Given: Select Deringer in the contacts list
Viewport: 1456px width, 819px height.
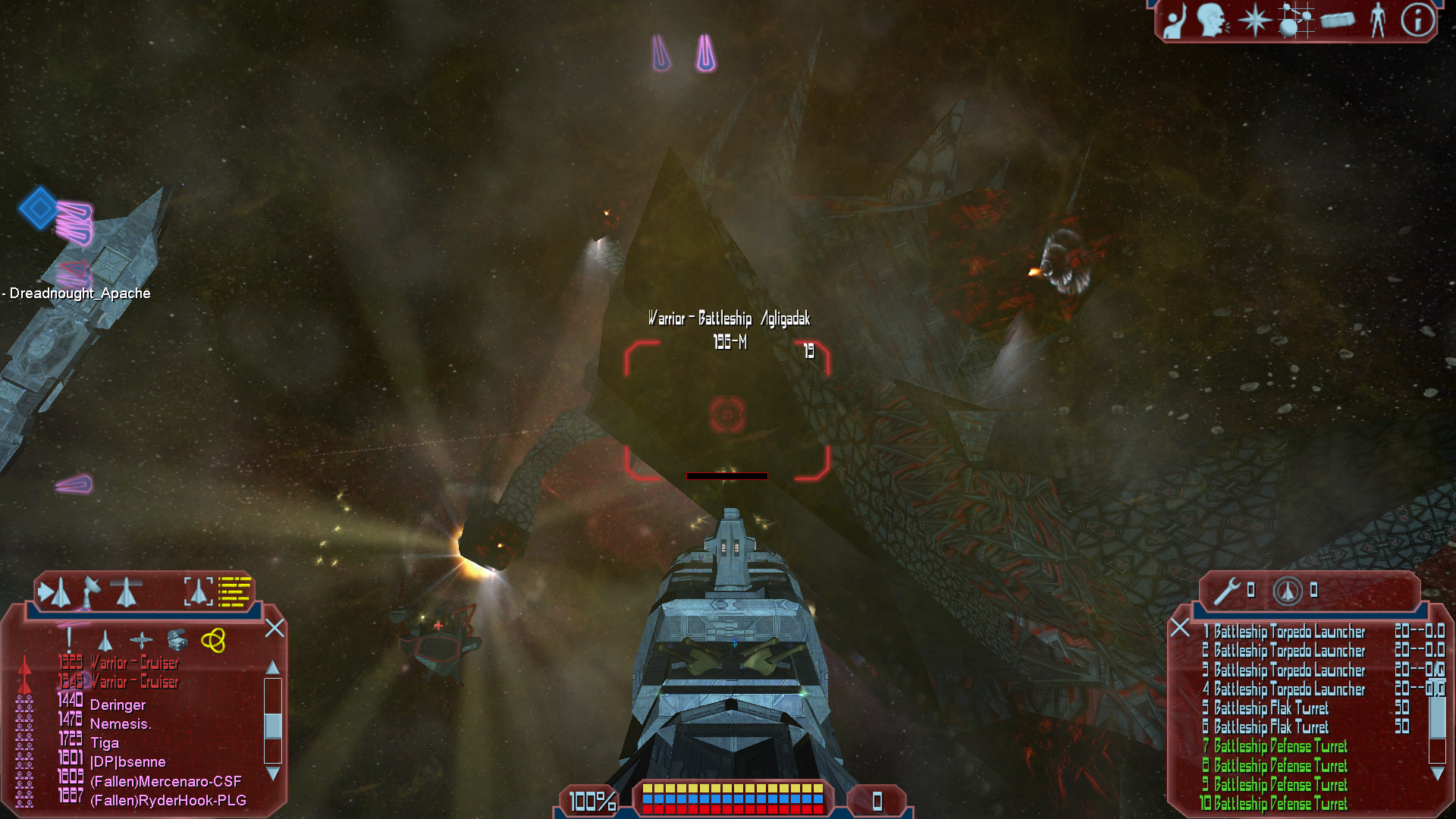Looking at the screenshot, I should (118, 705).
